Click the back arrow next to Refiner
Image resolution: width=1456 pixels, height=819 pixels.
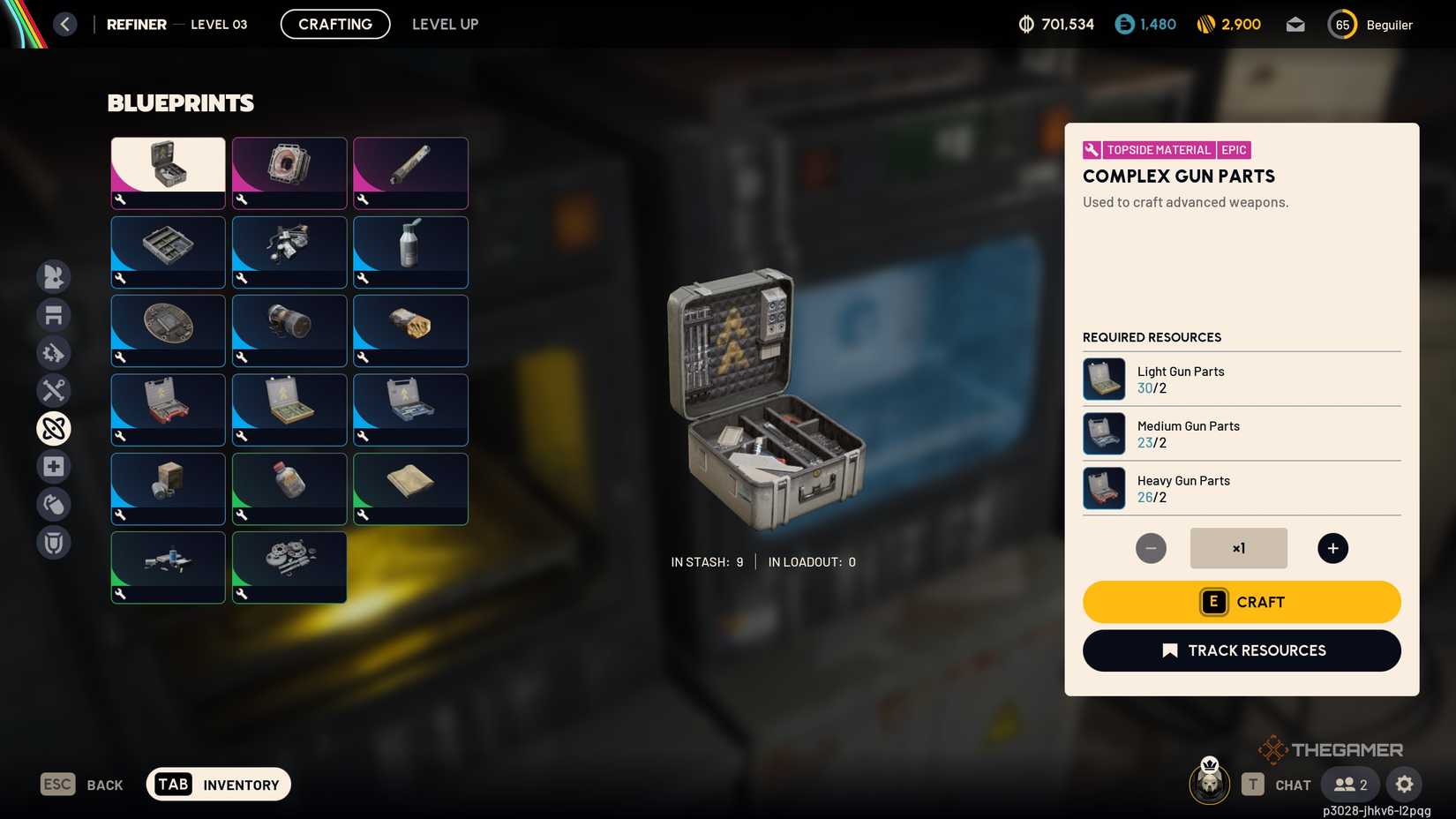64,24
